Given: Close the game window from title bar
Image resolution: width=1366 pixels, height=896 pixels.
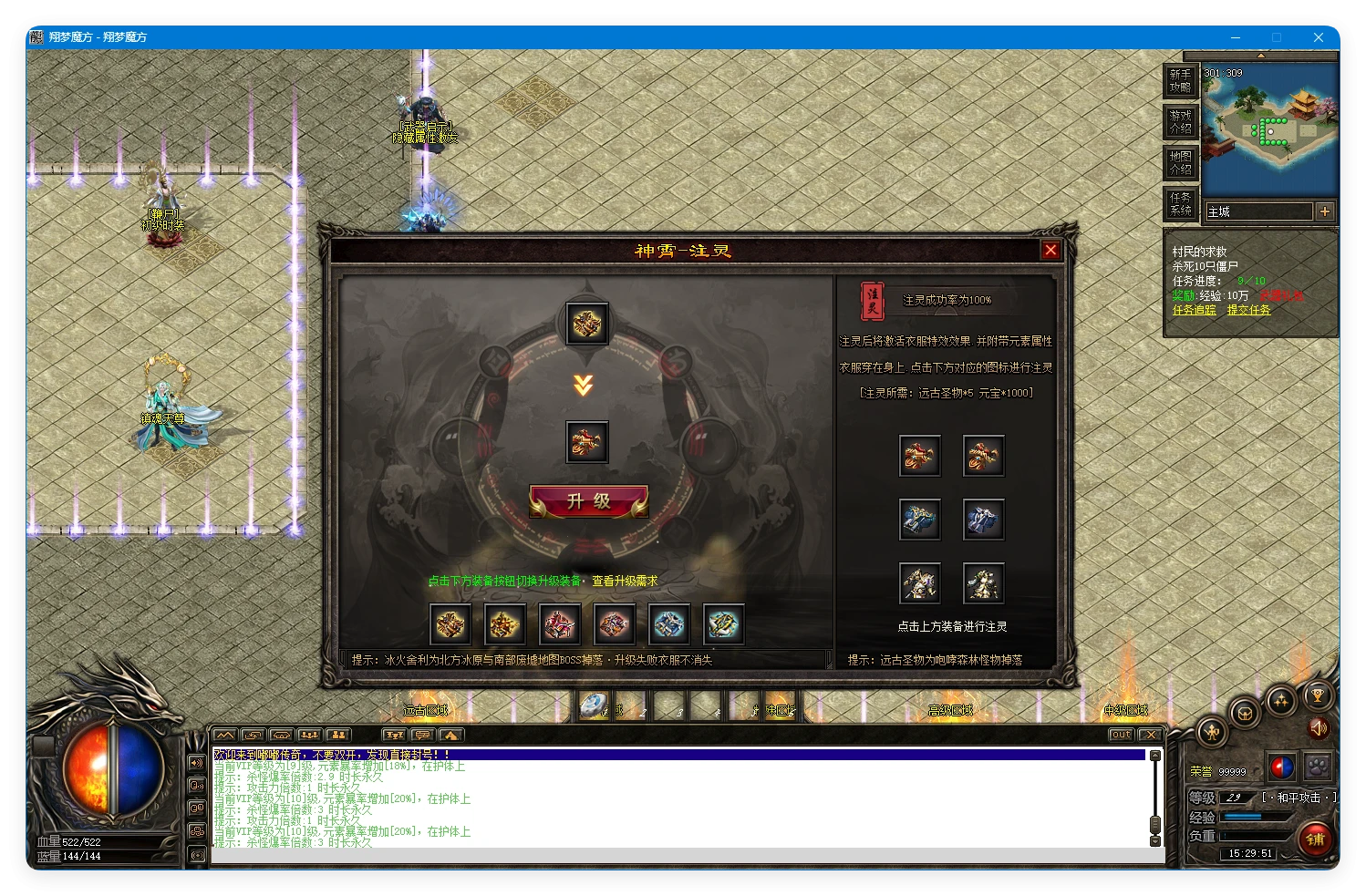Looking at the screenshot, I should 1318,37.
